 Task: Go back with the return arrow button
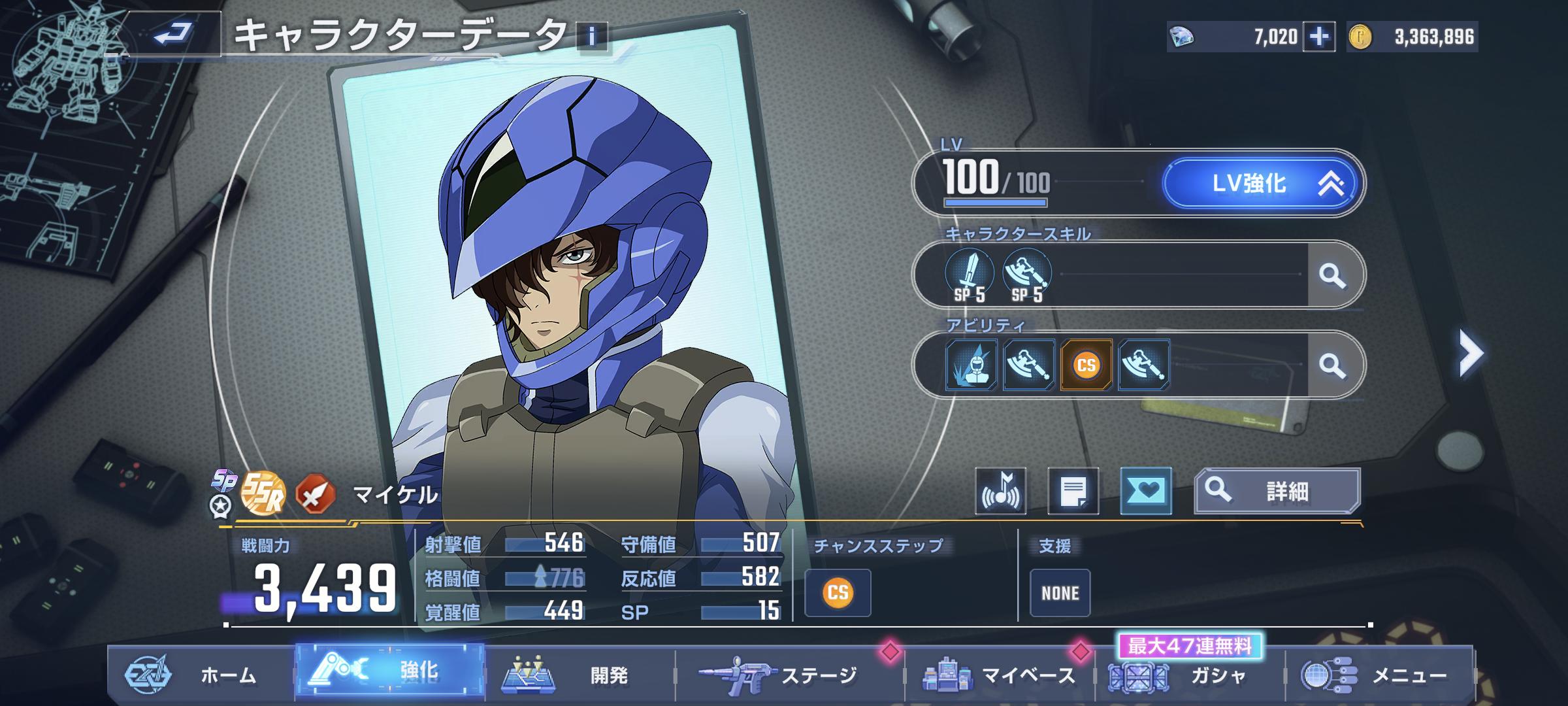173,33
